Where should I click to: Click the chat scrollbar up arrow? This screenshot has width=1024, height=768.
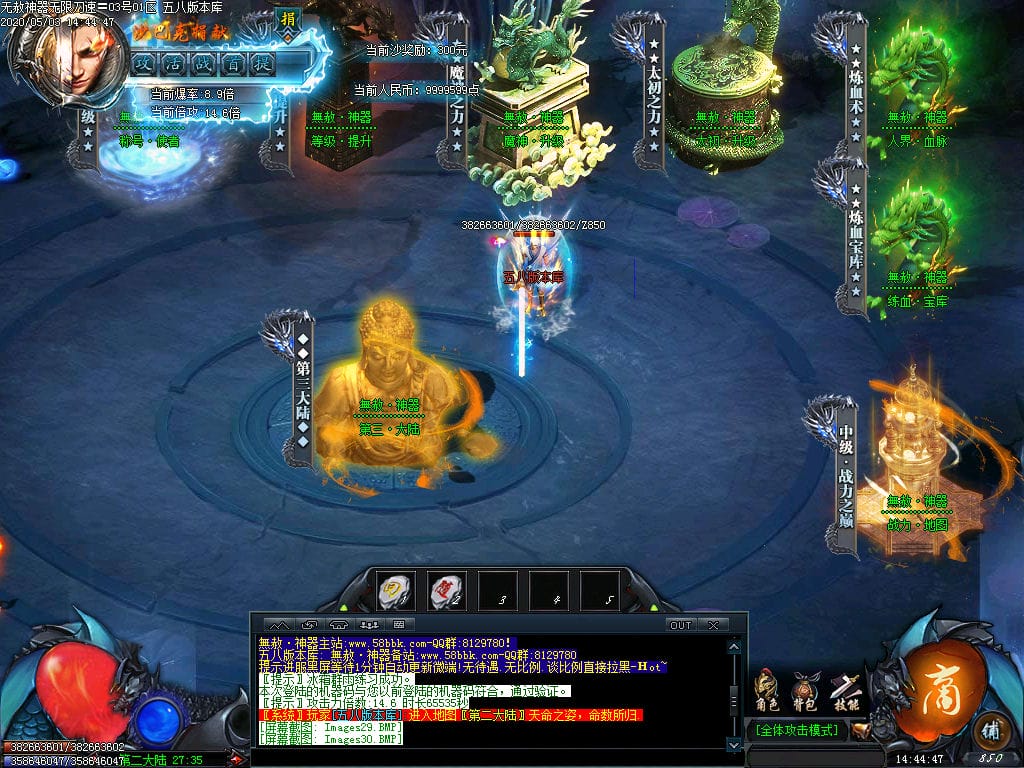[735, 647]
